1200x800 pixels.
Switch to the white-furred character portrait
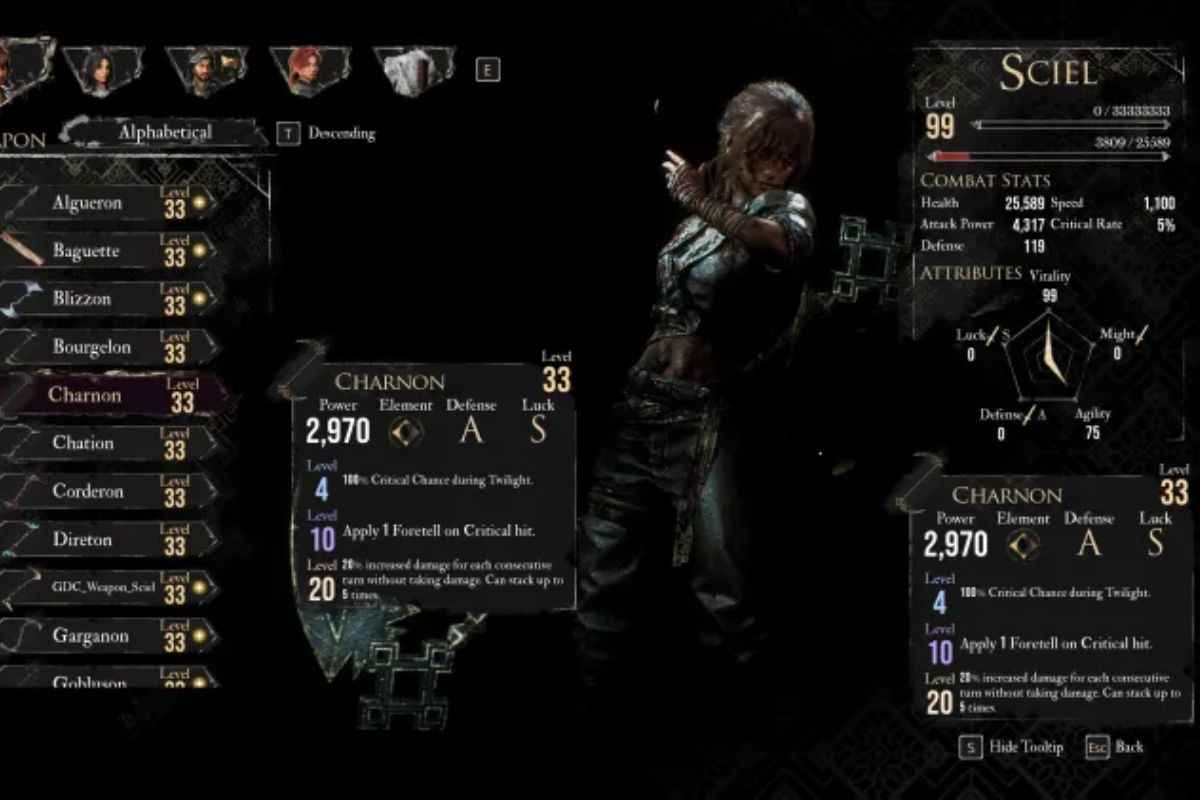412,70
